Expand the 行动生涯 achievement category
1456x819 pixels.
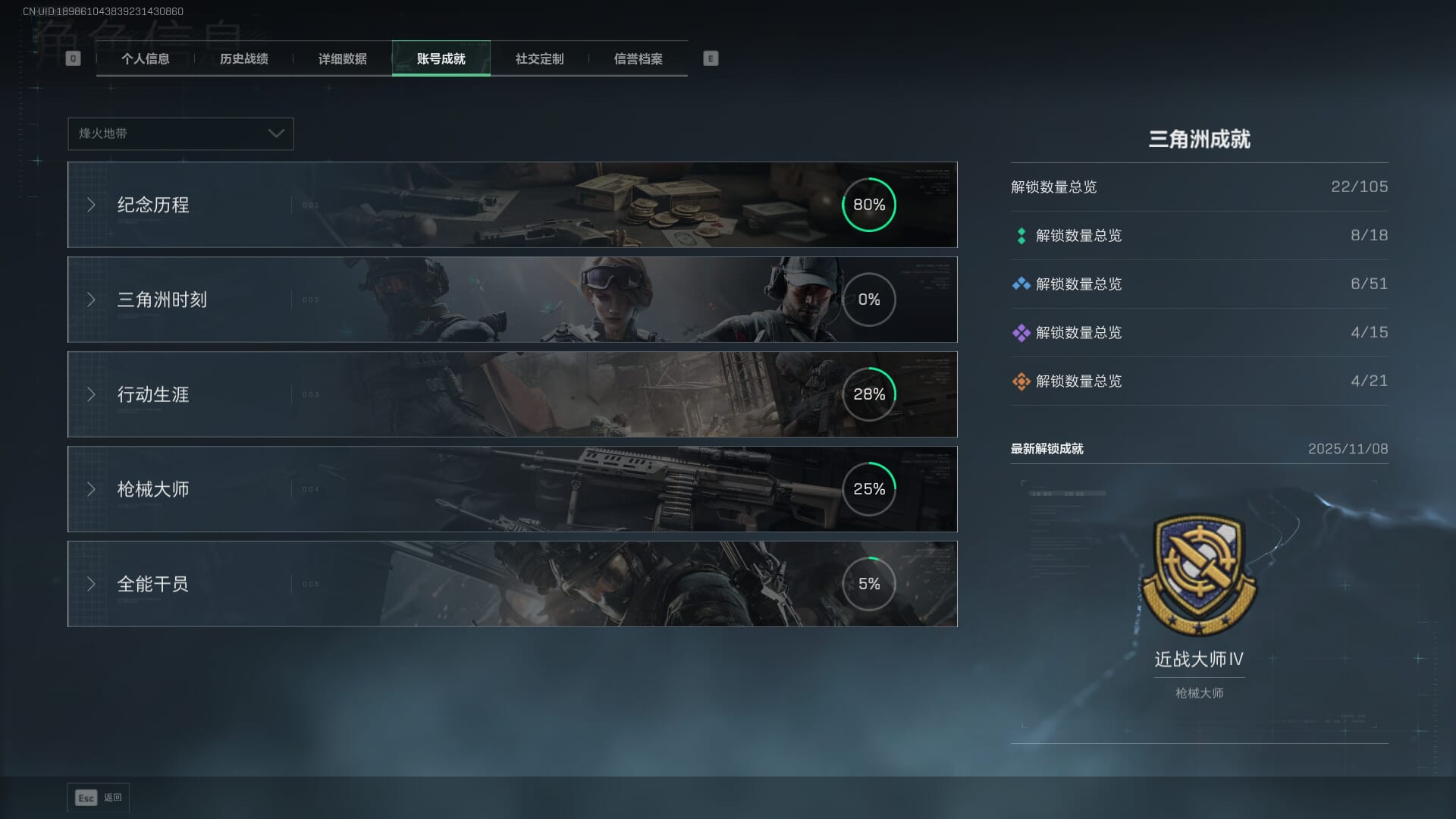(512, 394)
